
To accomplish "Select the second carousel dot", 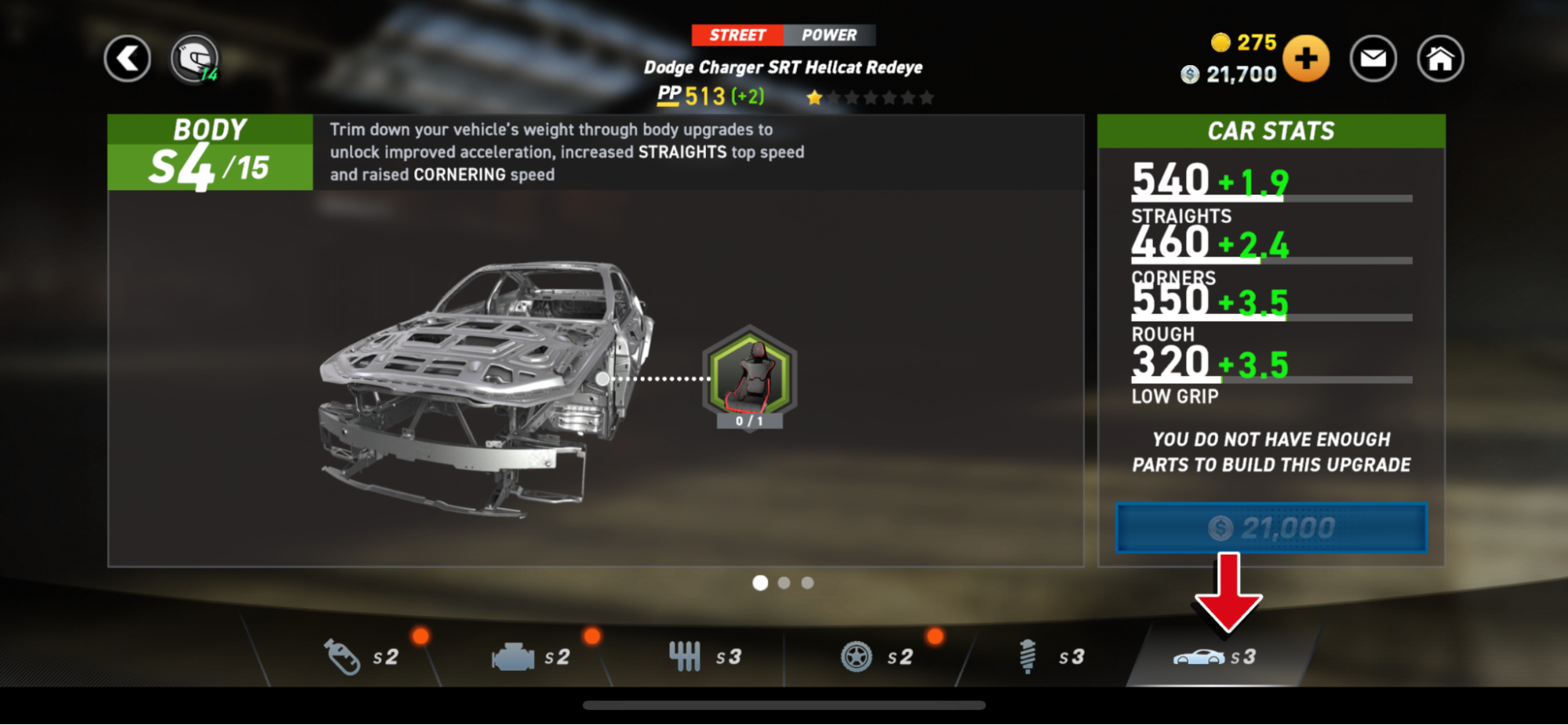I will tap(784, 582).
